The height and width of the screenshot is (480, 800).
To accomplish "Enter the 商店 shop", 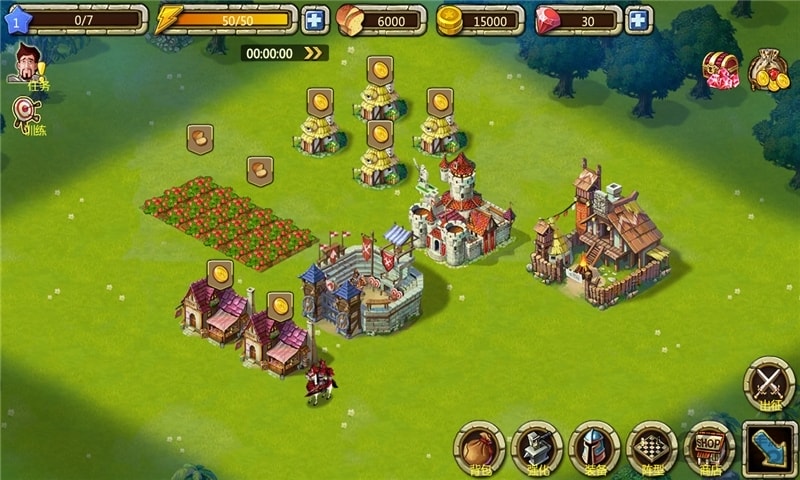I will click(710, 446).
